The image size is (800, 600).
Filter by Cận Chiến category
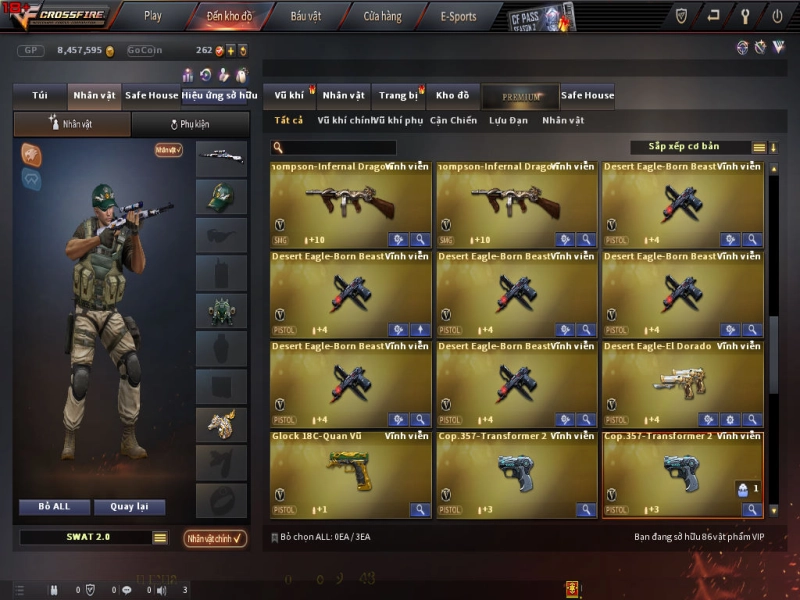point(453,121)
